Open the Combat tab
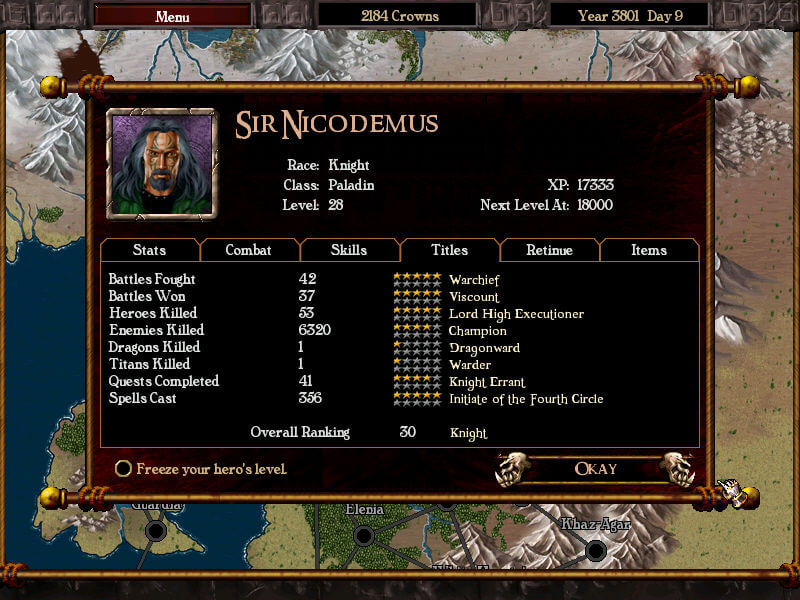Image resolution: width=800 pixels, height=600 pixels. [249, 250]
